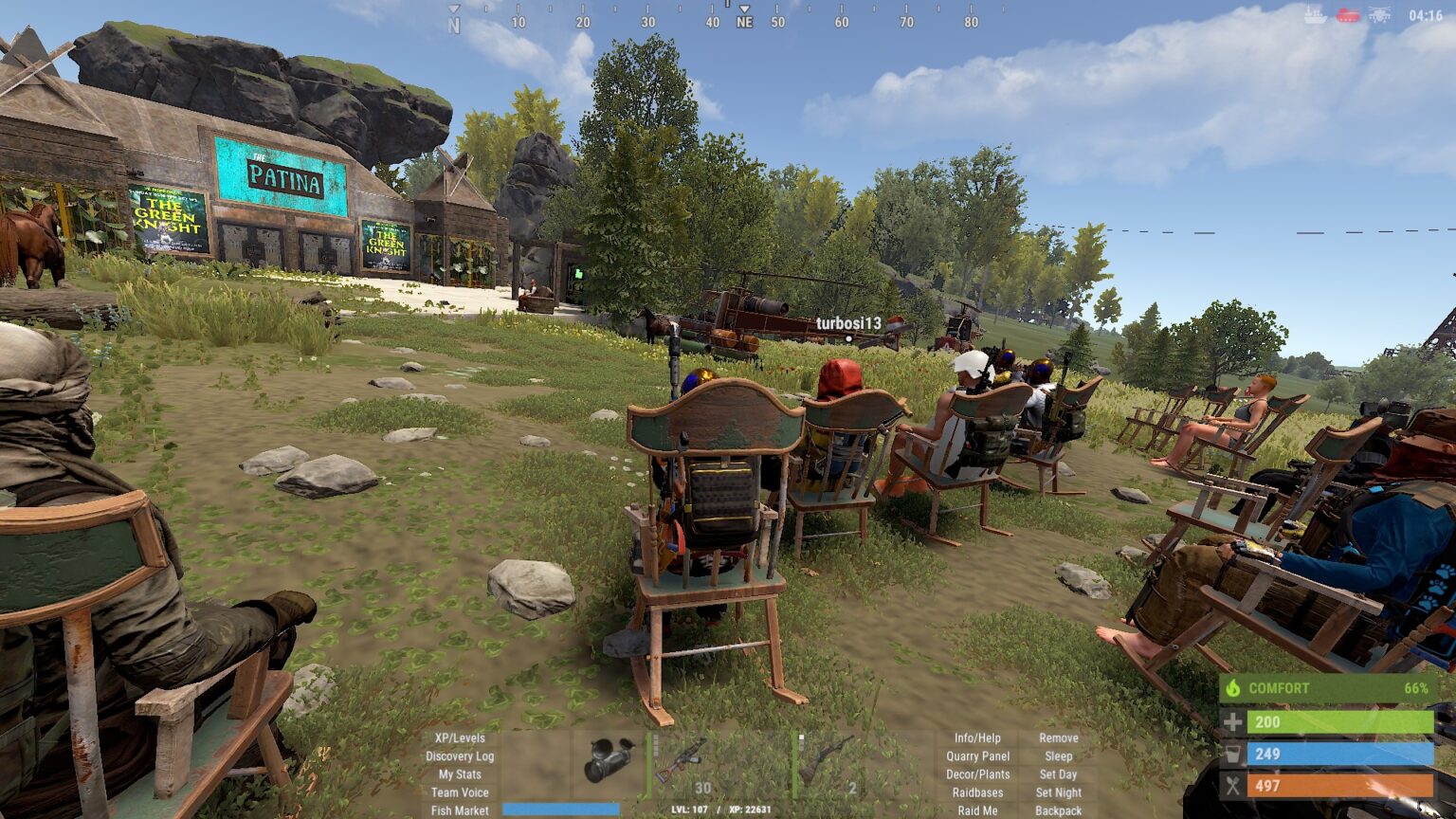Viewport: 1456px width, 819px height.
Task: Select the rocket launcher hotbar slot
Action: coord(608,761)
